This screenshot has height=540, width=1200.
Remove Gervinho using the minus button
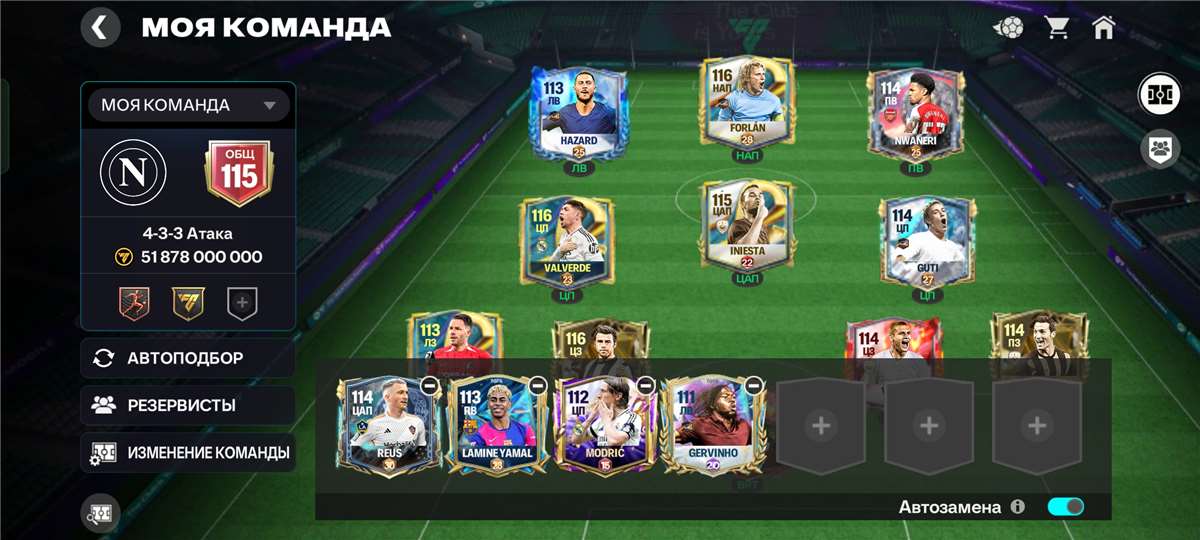[754, 385]
